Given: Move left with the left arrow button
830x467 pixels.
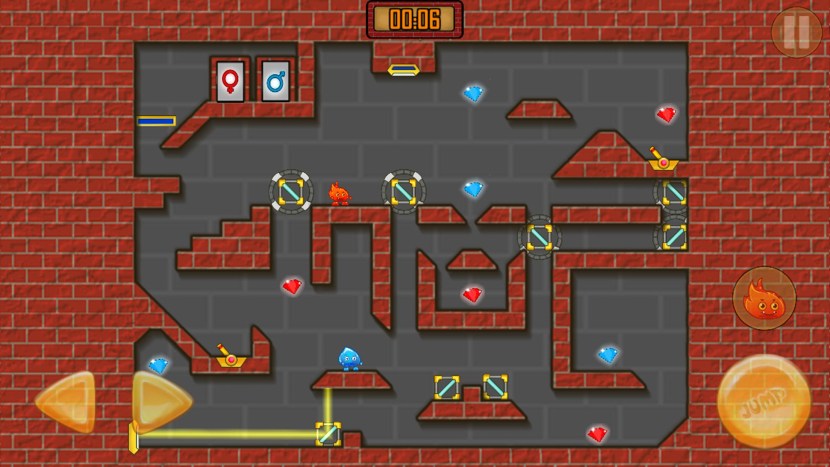Looking at the screenshot, I should coord(66,402).
